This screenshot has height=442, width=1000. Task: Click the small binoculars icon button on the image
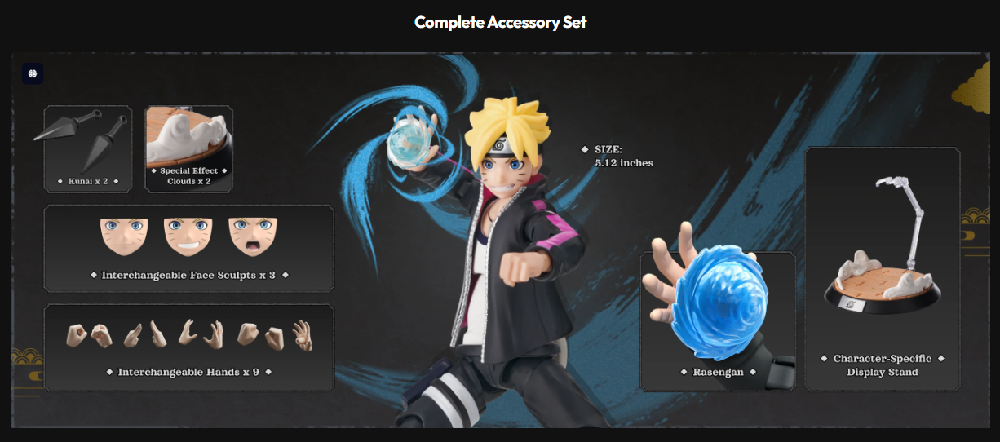pos(32,74)
